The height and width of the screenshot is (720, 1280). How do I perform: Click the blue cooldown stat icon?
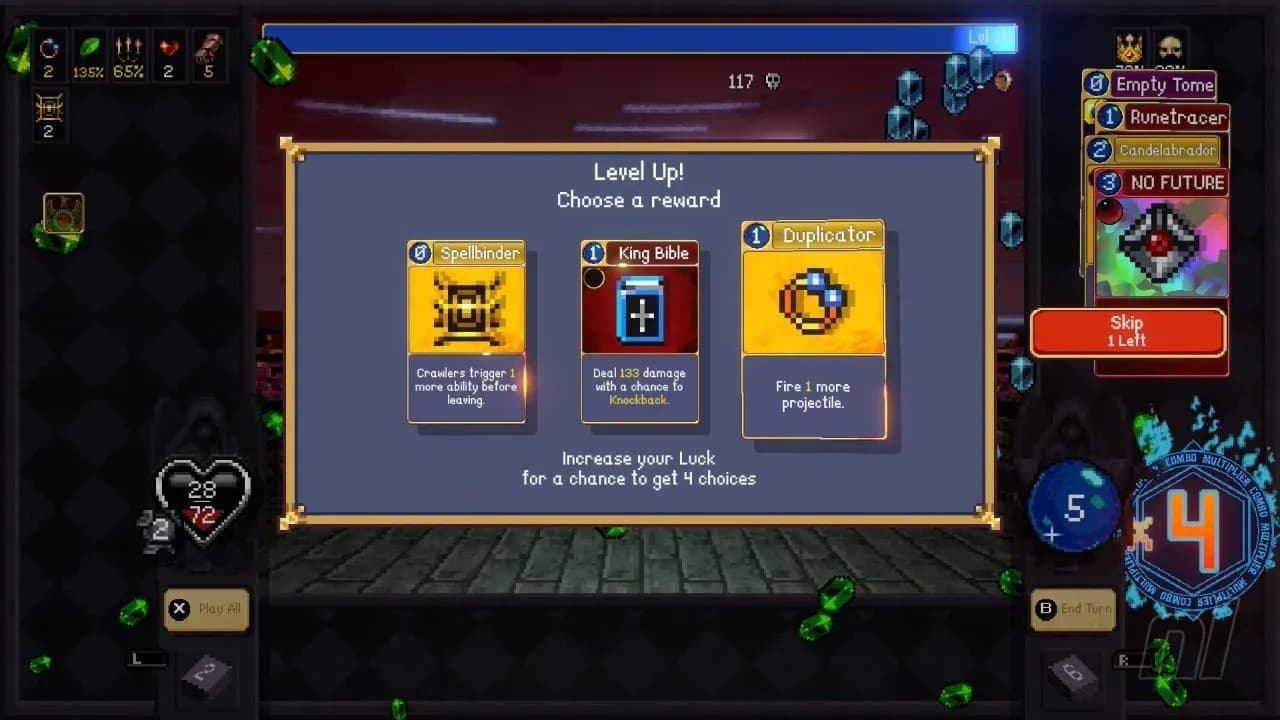coord(49,48)
